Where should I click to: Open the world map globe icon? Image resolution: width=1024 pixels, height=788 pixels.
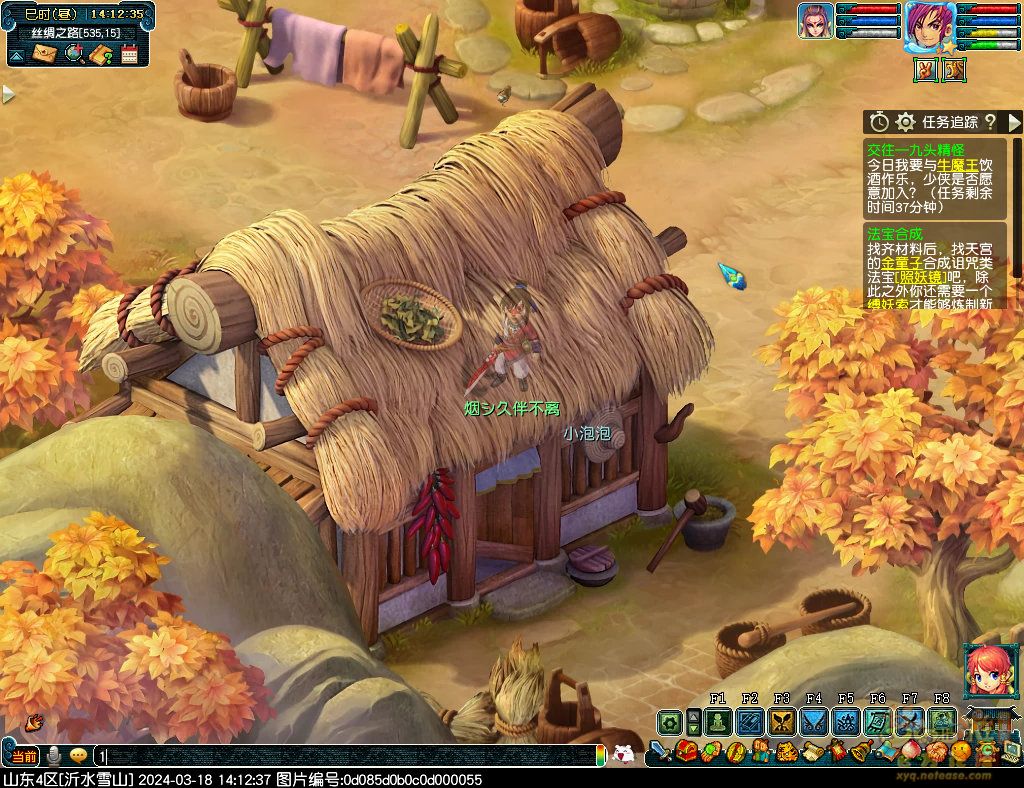[x=73, y=54]
